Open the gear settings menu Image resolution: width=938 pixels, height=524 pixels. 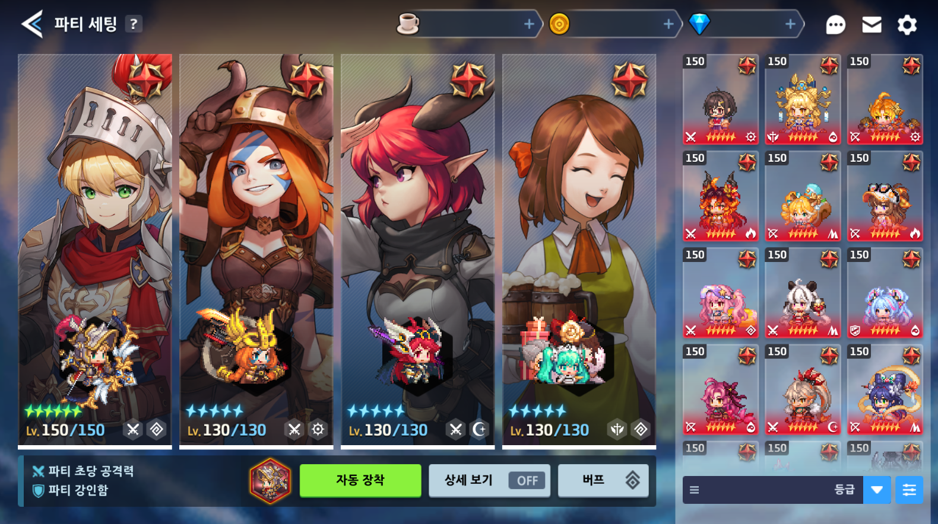[x=907, y=25]
